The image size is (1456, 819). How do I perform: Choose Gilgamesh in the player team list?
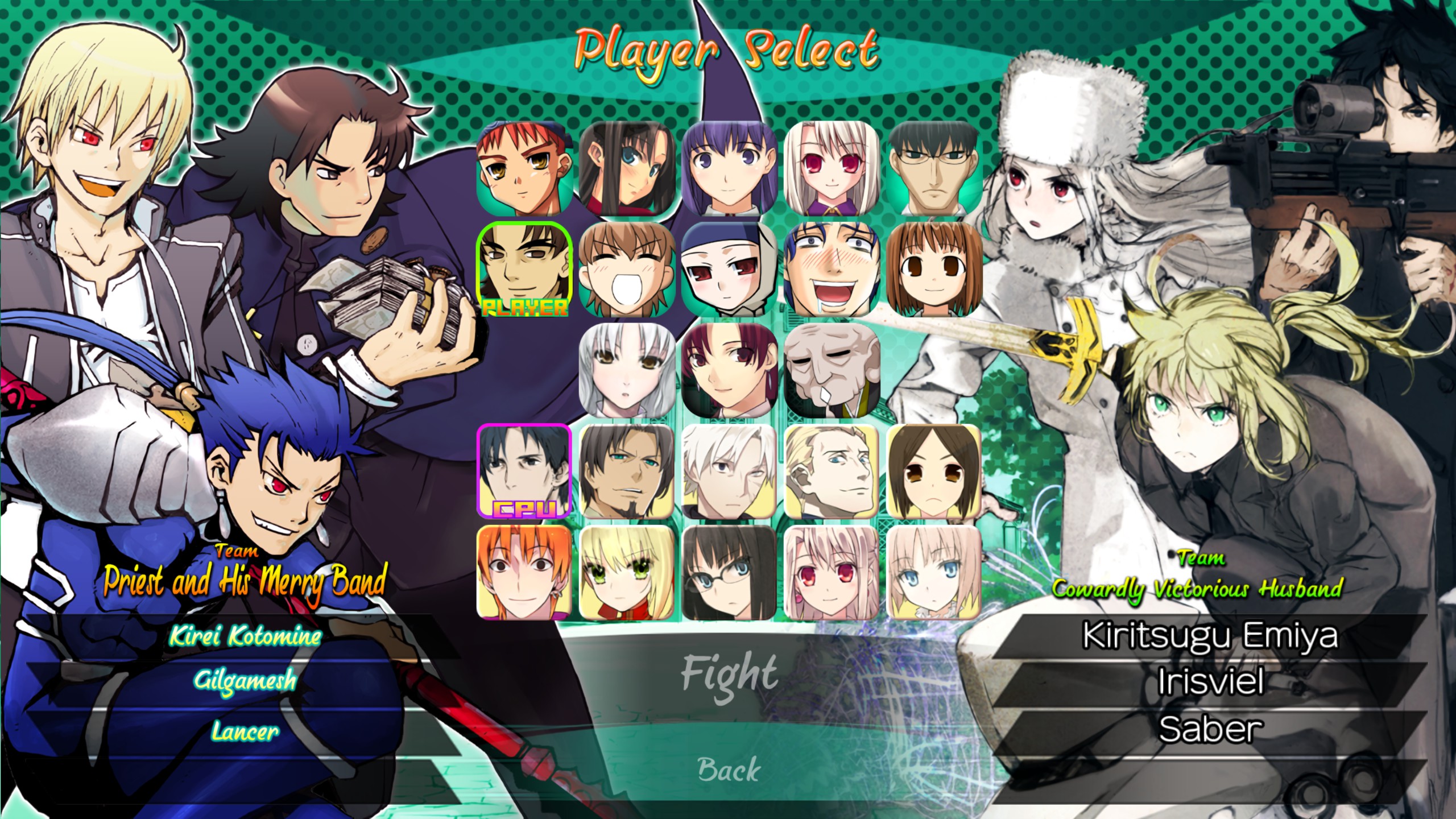[x=245, y=680]
